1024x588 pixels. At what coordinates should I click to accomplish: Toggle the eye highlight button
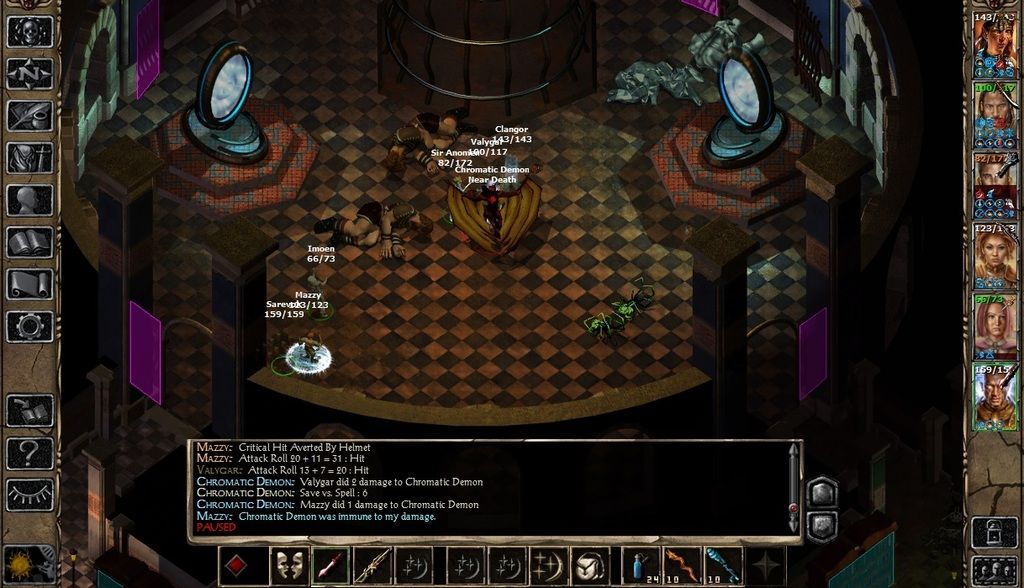(30, 495)
